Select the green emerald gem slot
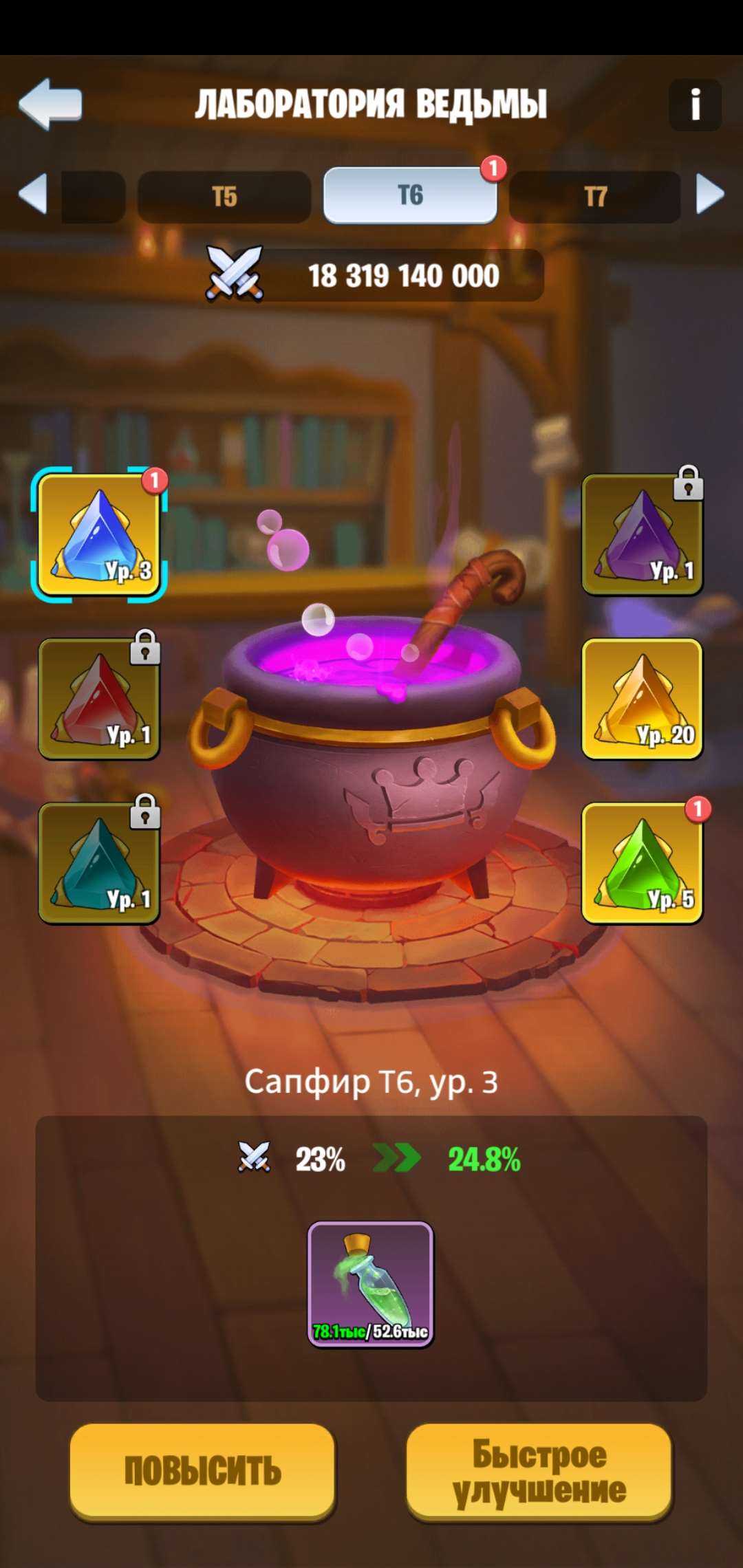This screenshot has width=743, height=1568. coord(642,863)
